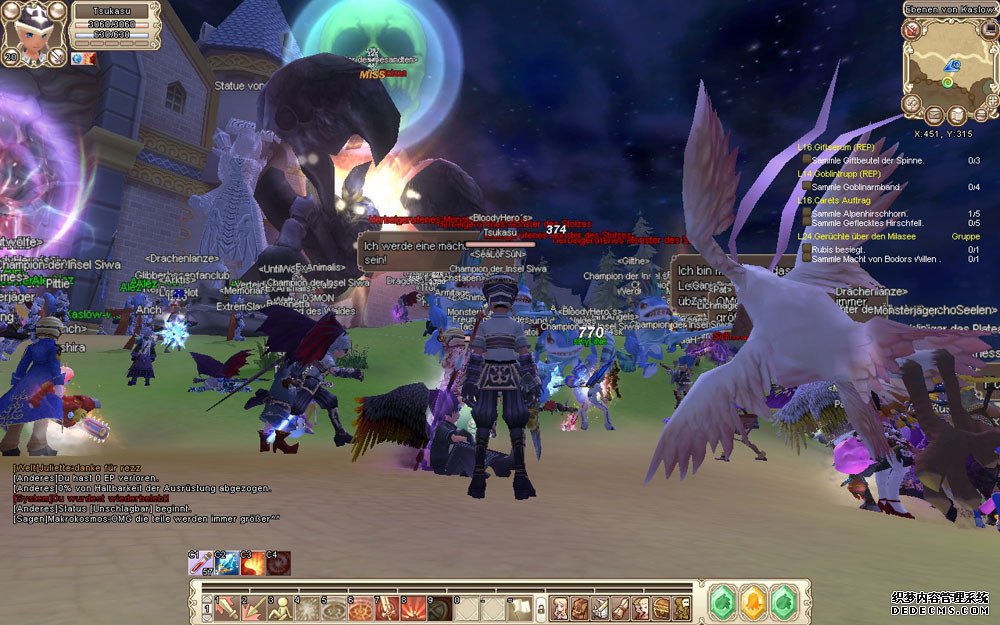This screenshot has height=625, width=1000.
Task: Click the yellow bell gem button
Action: tap(751, 603)
